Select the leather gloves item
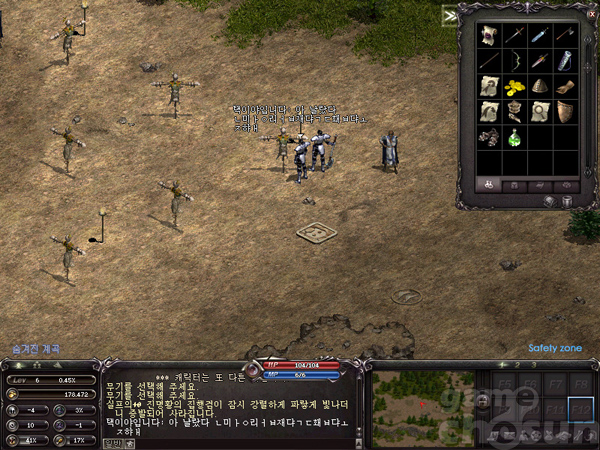Viewport: 600px width, 450px height. click(x=565, y=86)
